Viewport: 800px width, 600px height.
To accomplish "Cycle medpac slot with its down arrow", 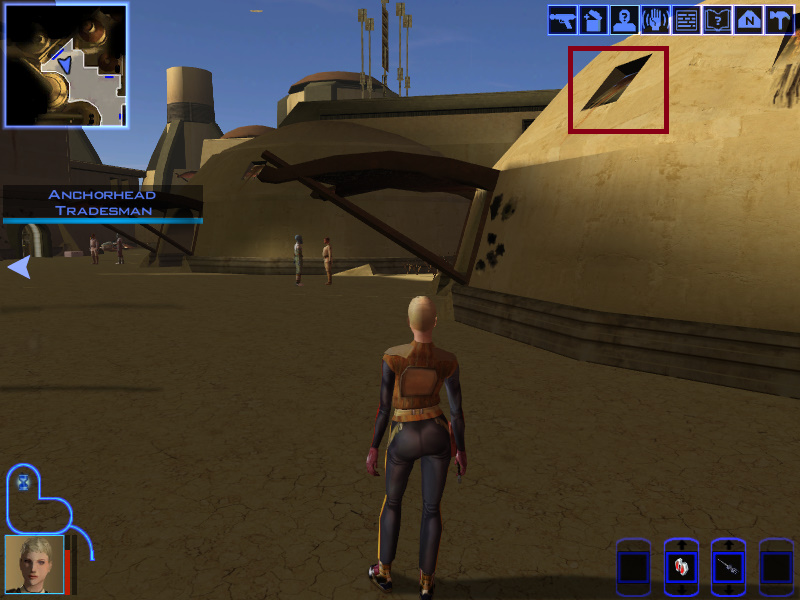I will 681,590.
